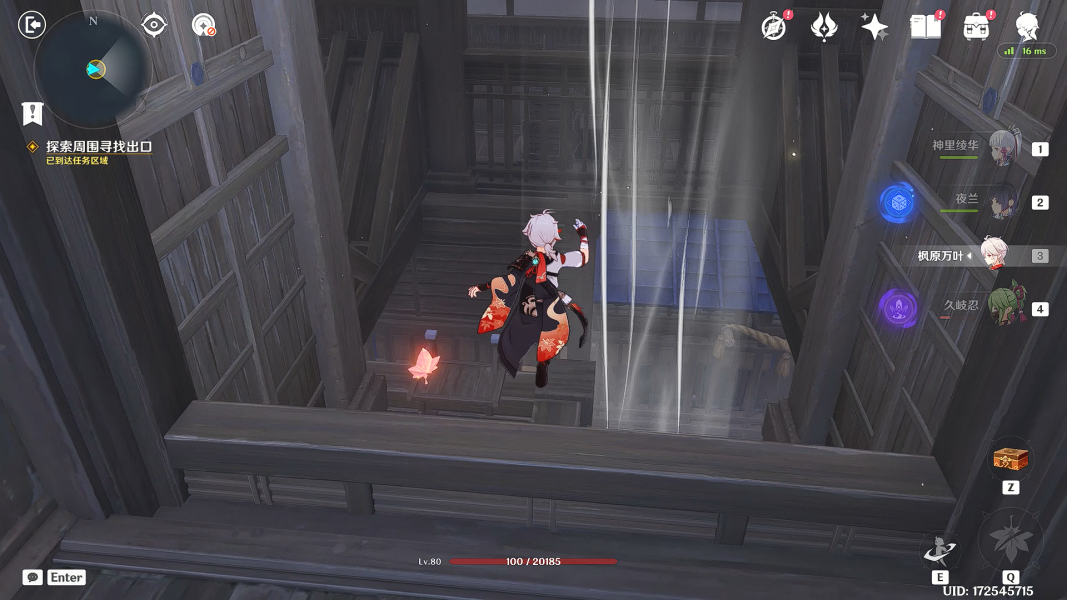Select active character 枫原万叶

[x=993, y=255]
